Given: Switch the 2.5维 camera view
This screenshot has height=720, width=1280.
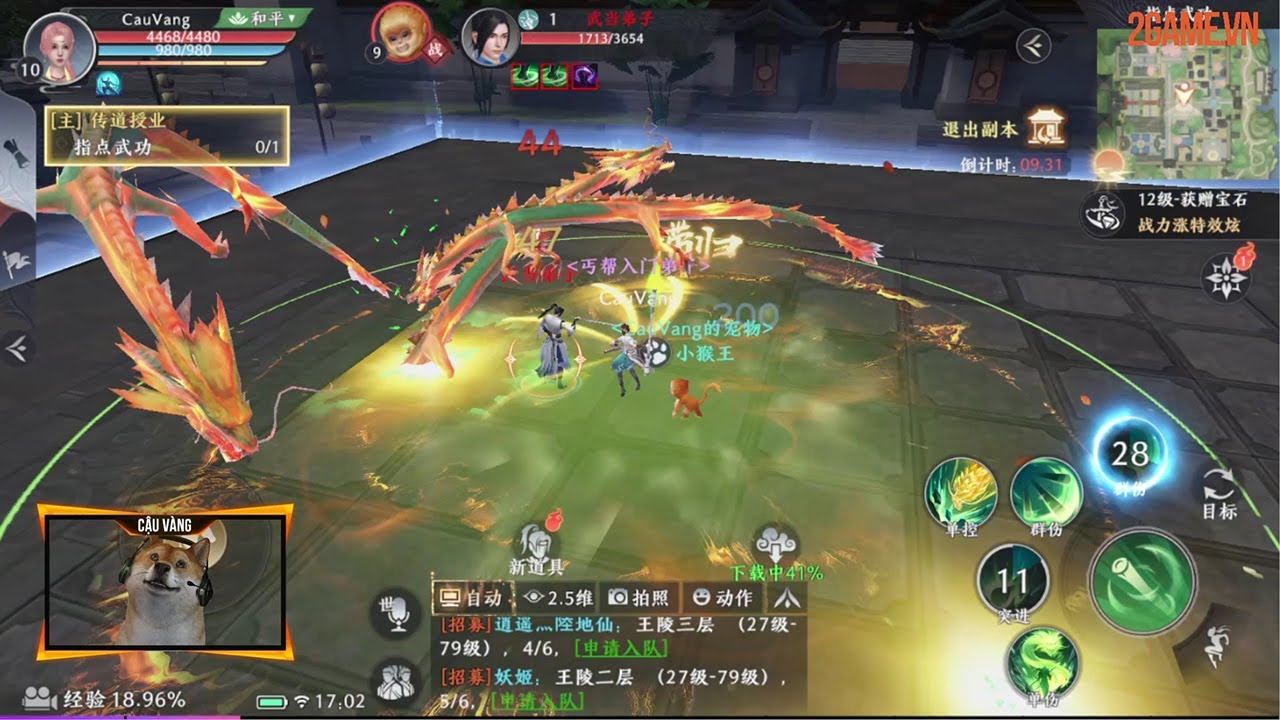Looking at the screenshot, I should pyautogui.click(x=559, y=598).
